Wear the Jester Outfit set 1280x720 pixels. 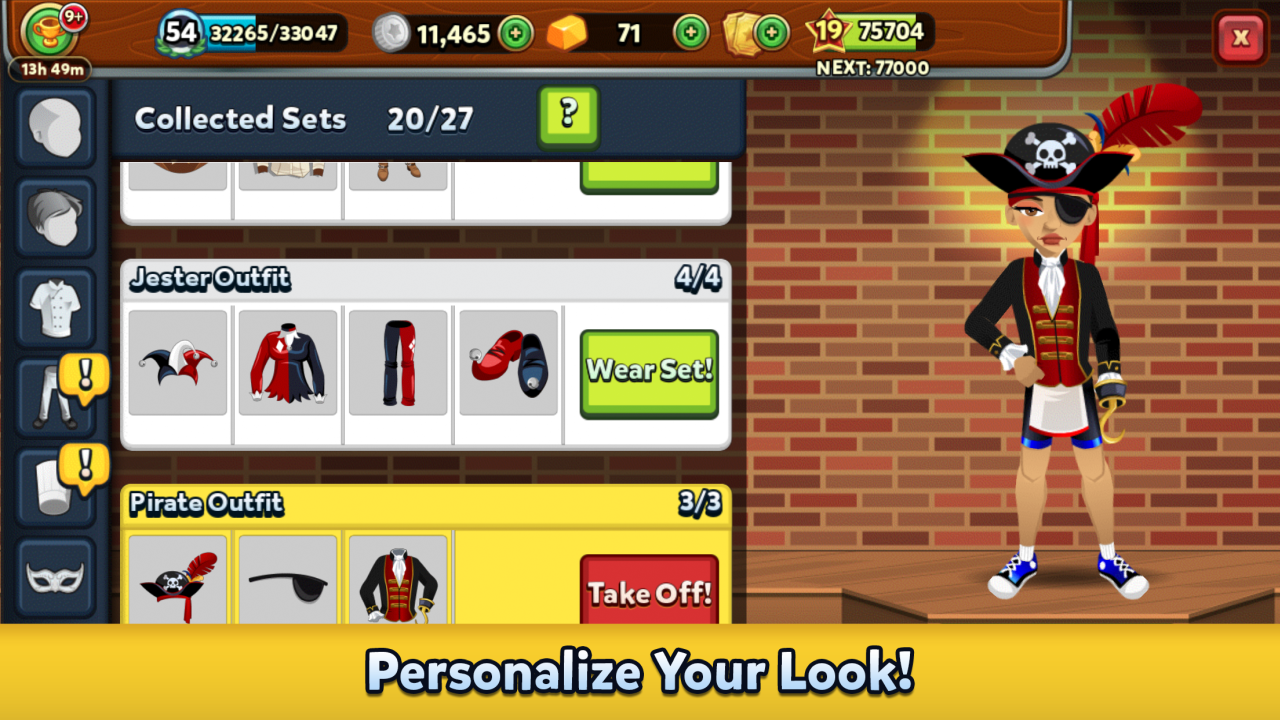(648, 370)
